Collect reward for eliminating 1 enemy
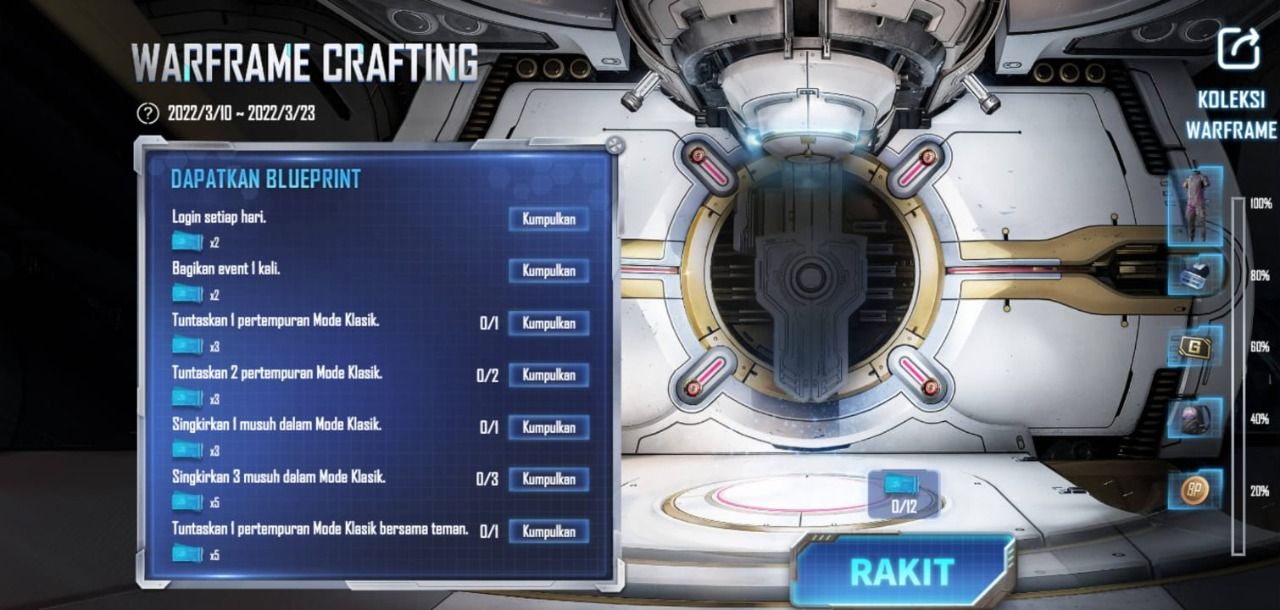1280x610 pixels. coord(548,427)
